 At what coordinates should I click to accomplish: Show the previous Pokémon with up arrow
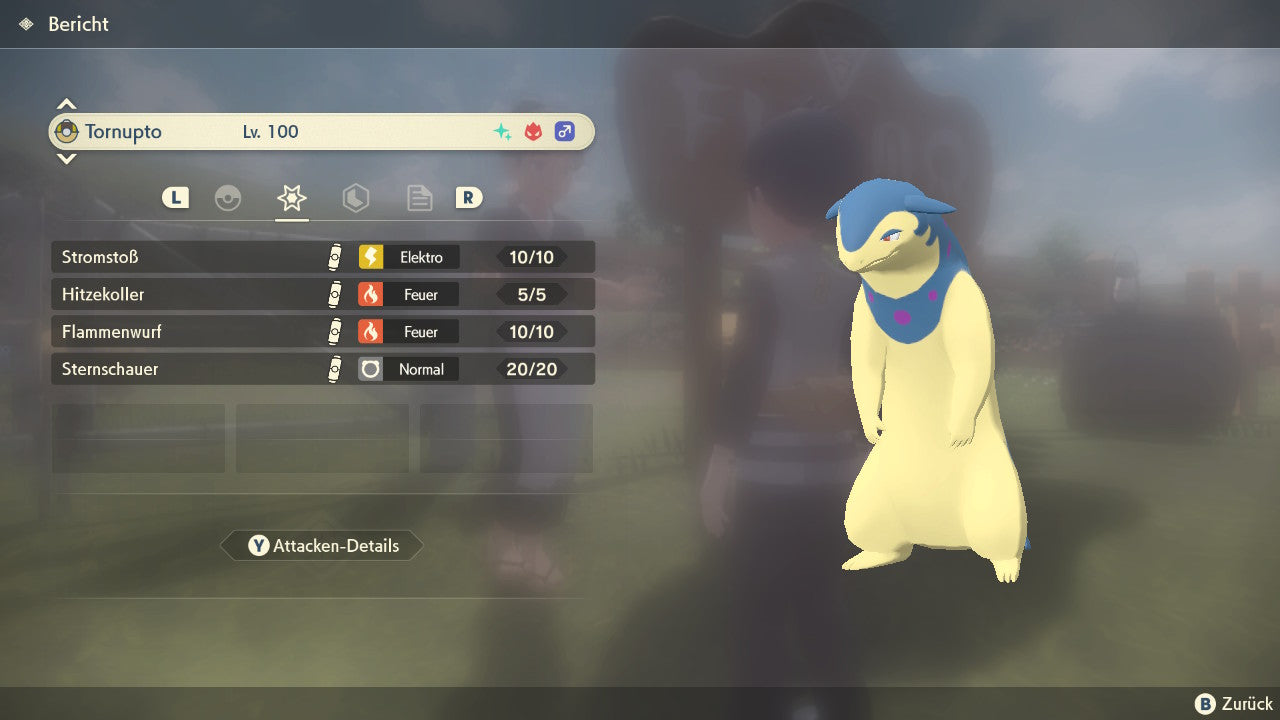pyautogui.click(x=66, y=104)
